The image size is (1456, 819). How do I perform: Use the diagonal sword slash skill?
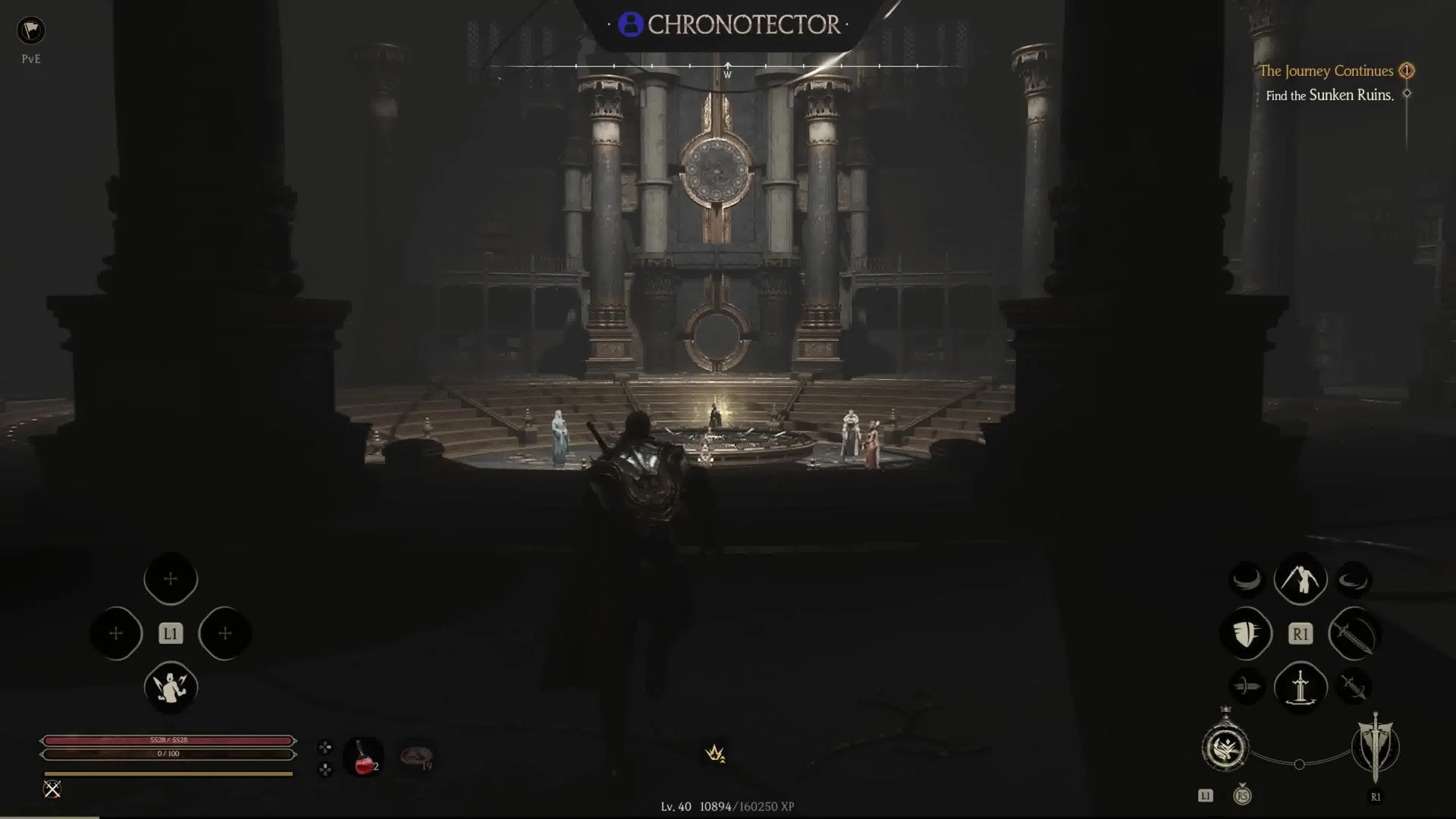1354,633
